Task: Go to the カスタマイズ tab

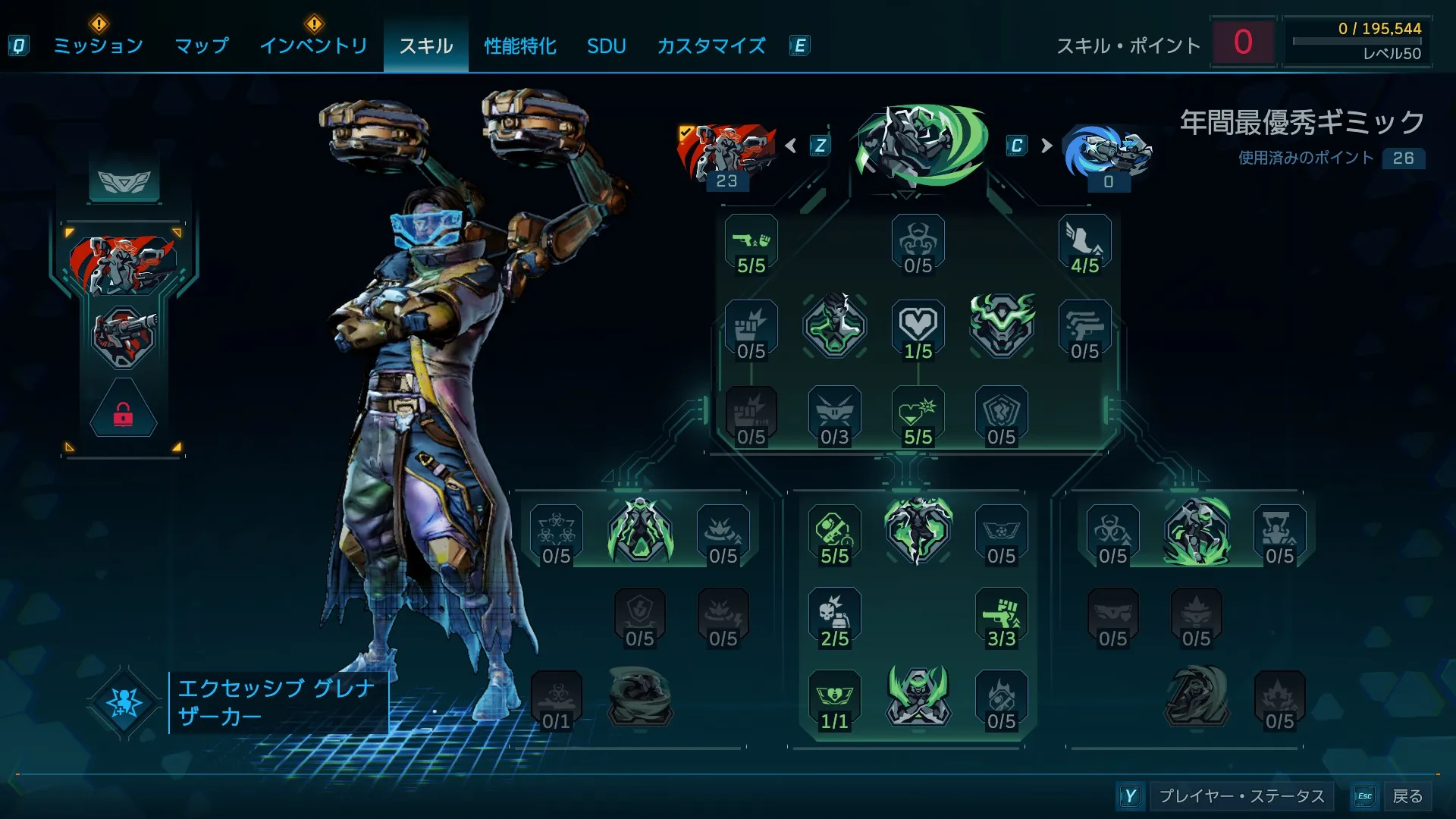Action: (711, 45)
